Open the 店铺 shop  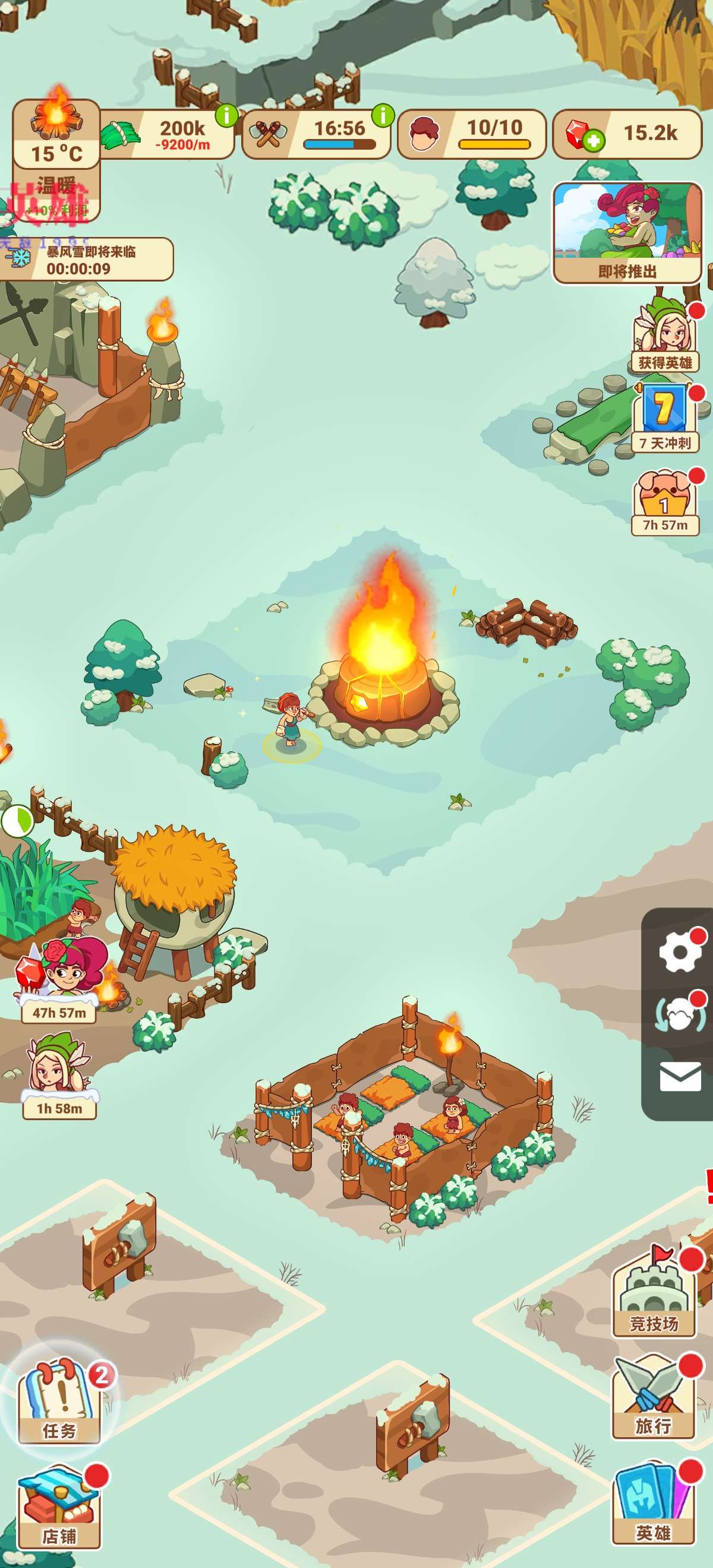coord(59,1509)
